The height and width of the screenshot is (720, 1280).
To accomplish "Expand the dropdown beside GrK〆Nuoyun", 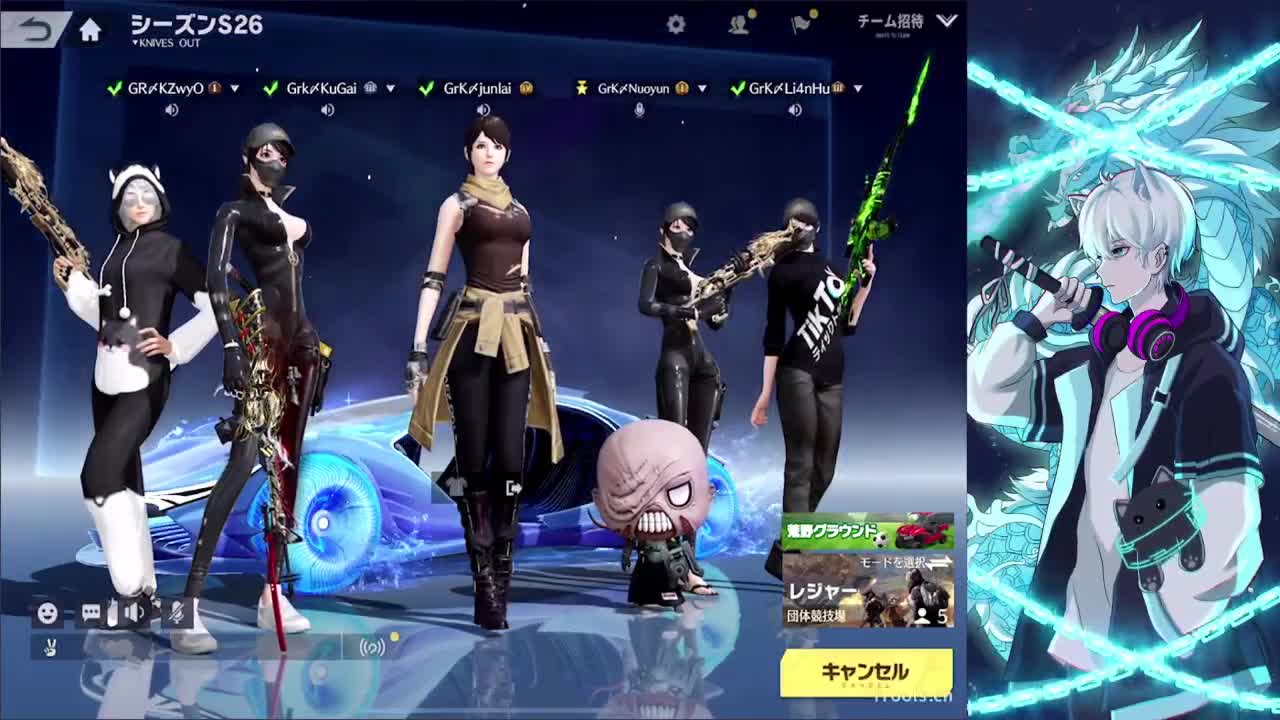I will tap(703, 87).
